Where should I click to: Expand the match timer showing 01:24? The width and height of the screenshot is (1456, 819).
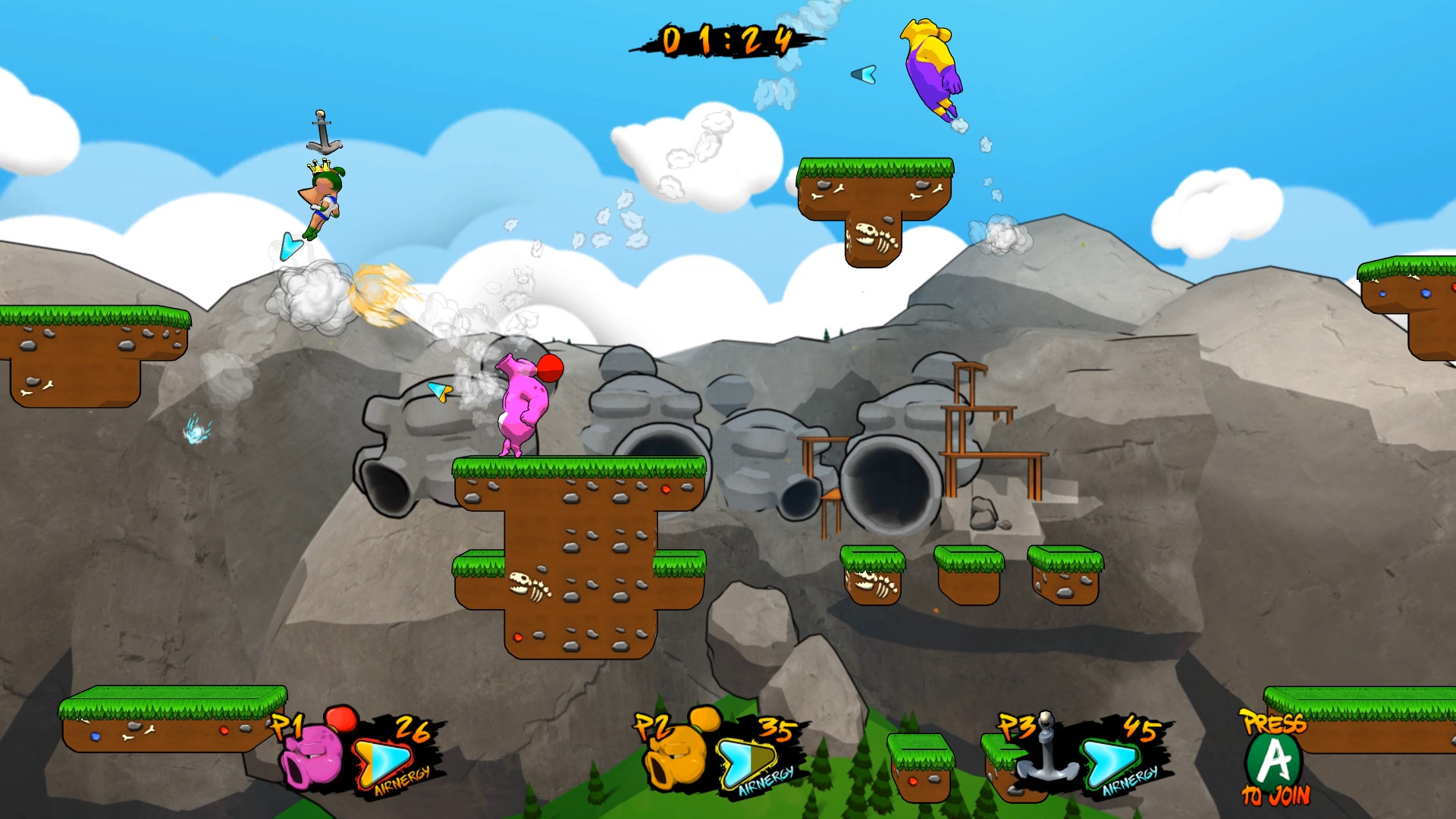[x=726, y=39]
